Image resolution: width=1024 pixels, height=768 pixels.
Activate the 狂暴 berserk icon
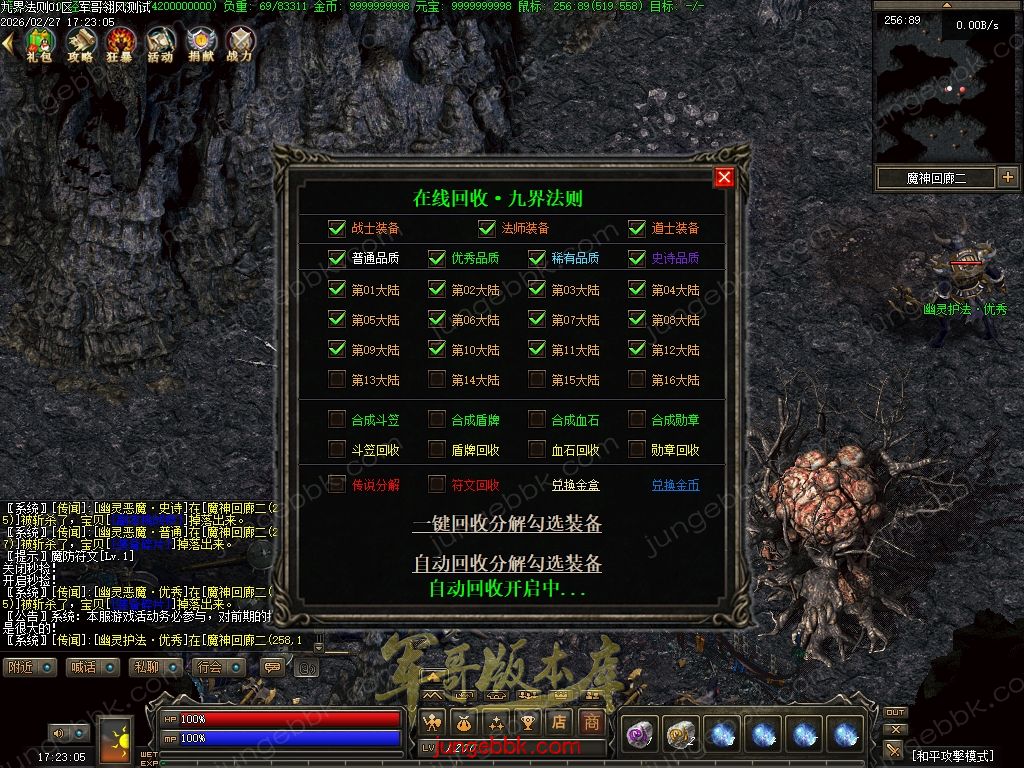(x=120, y=43)
